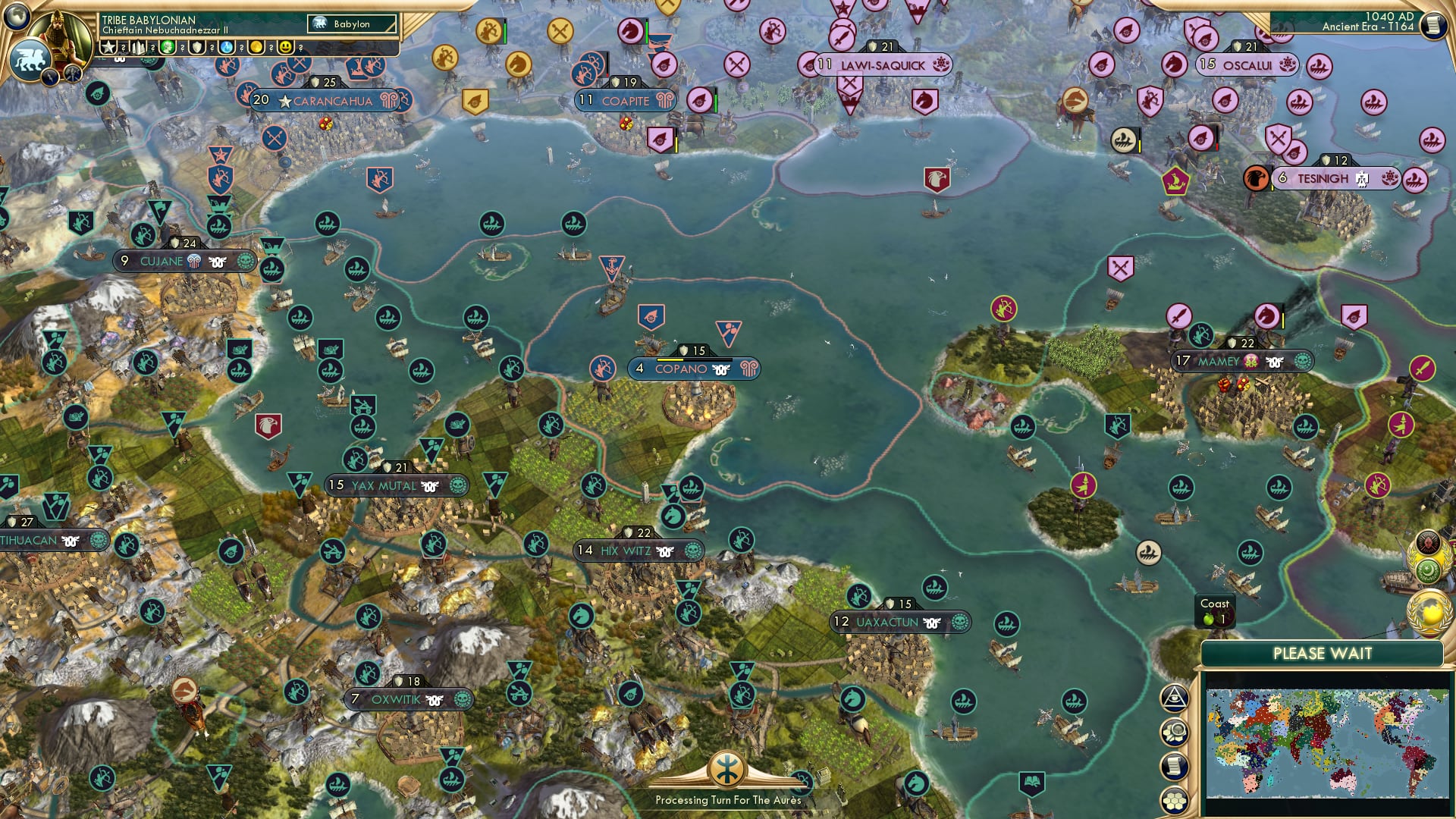Image resolution: width=1456 pixels, height=819 pixels.
Task: Click the star score icon in the status bar
Action: (109, 46)
